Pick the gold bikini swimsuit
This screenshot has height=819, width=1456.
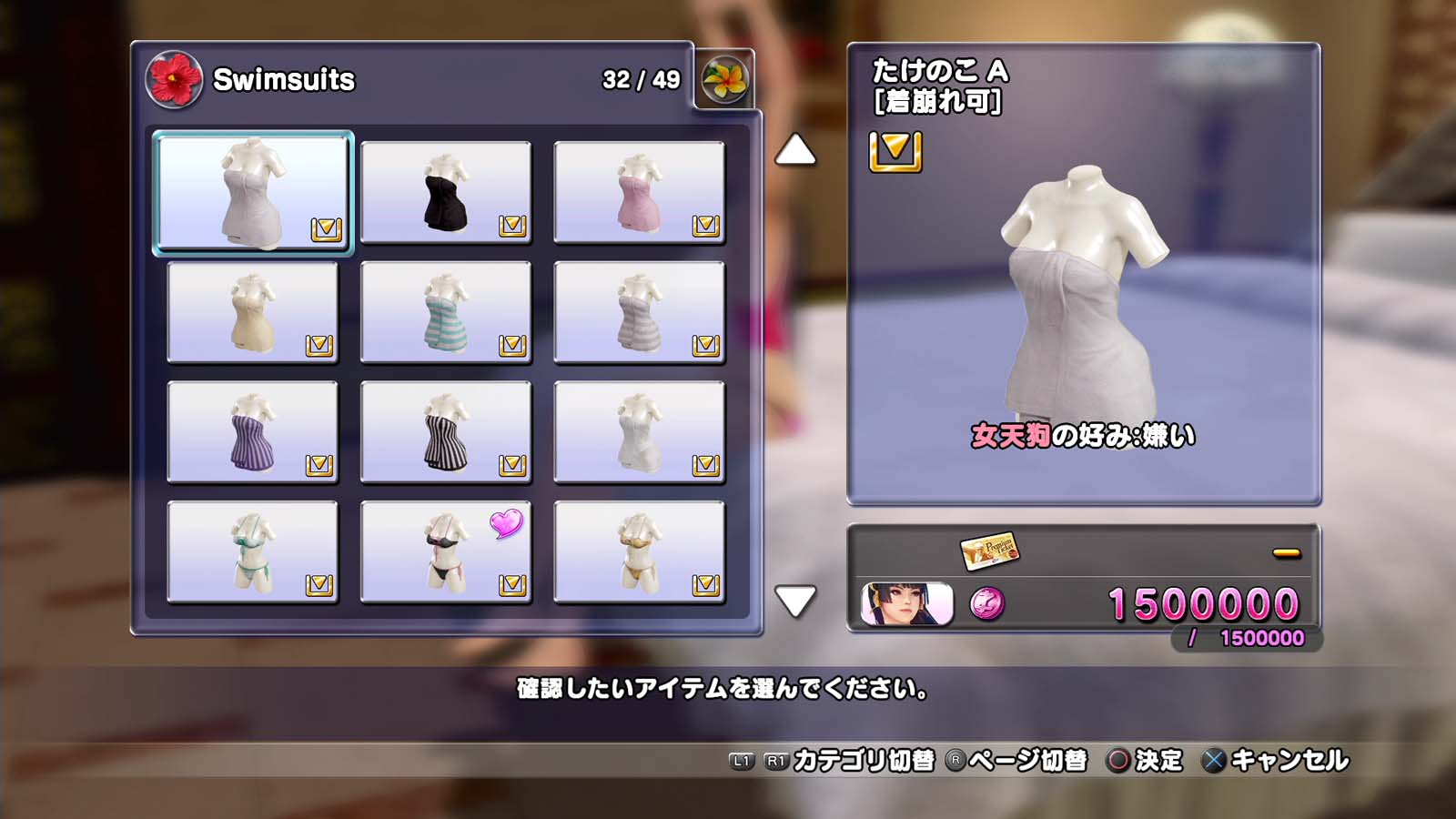[x=639, y=552]
